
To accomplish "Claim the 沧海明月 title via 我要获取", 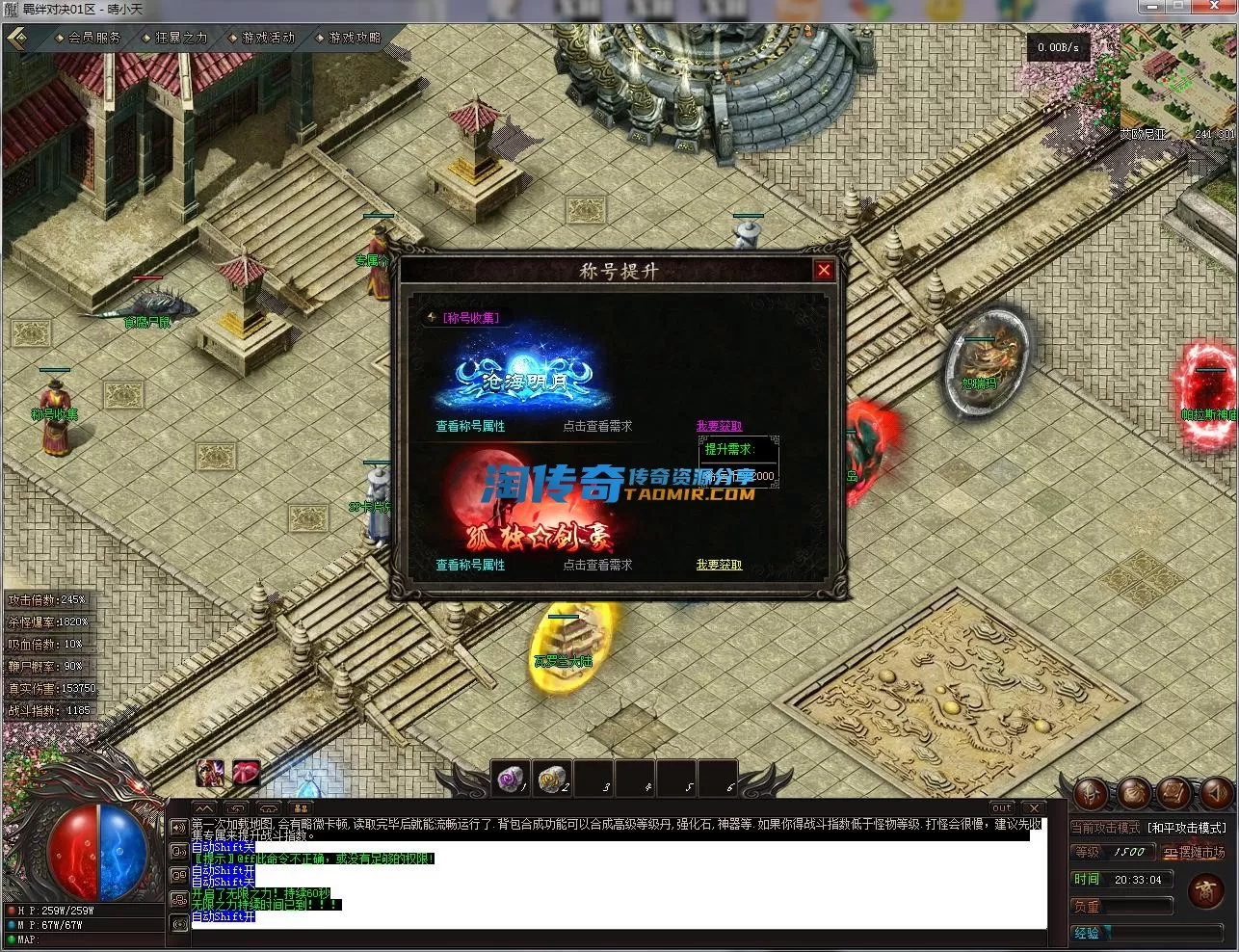I will click(x=719, y=426).
